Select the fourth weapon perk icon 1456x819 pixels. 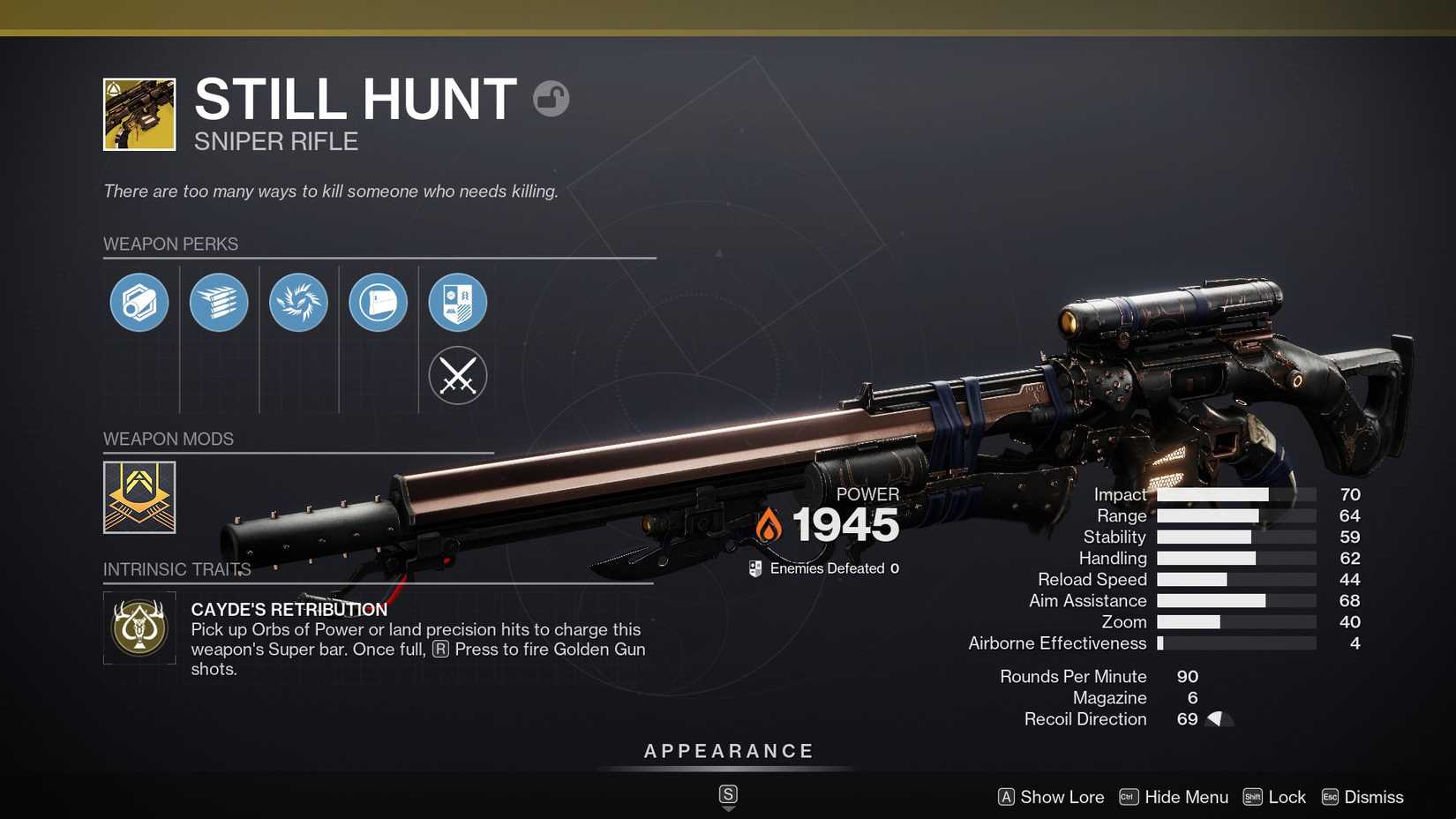(x=378, y=302)
